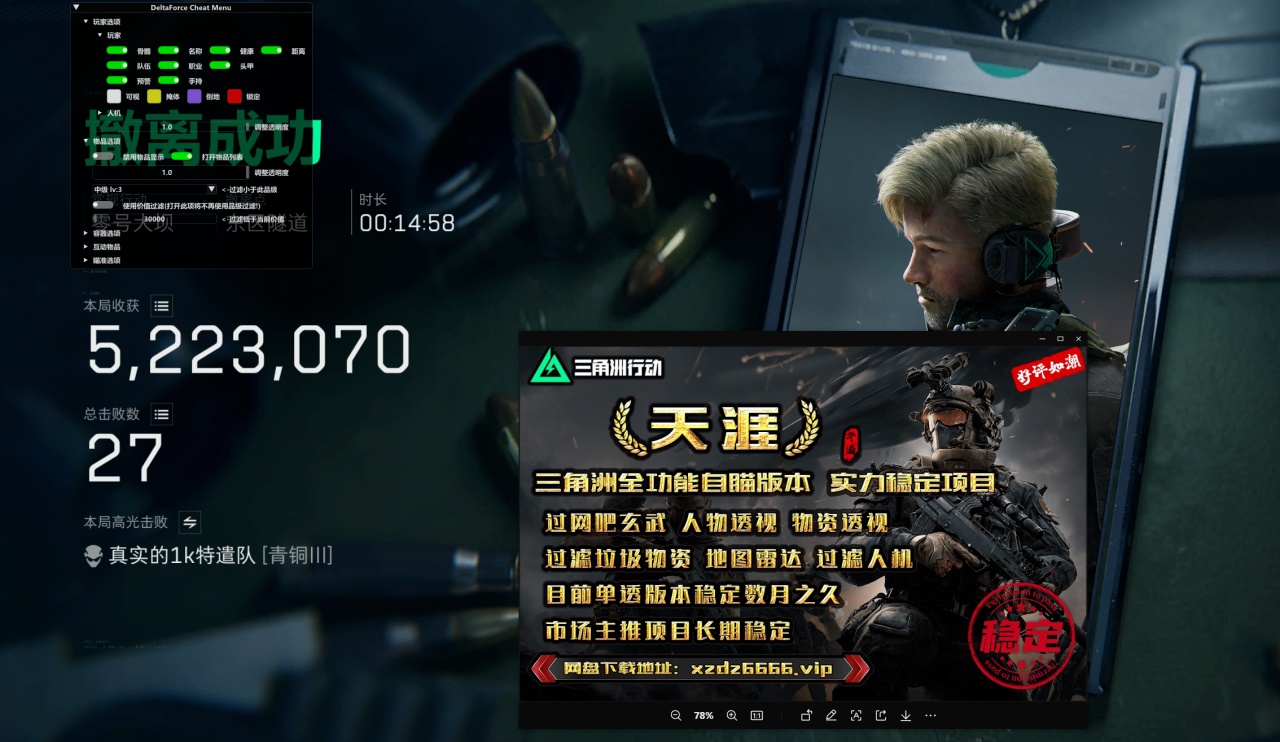
Task: Open the ··· more options menu
Action: 930,716
